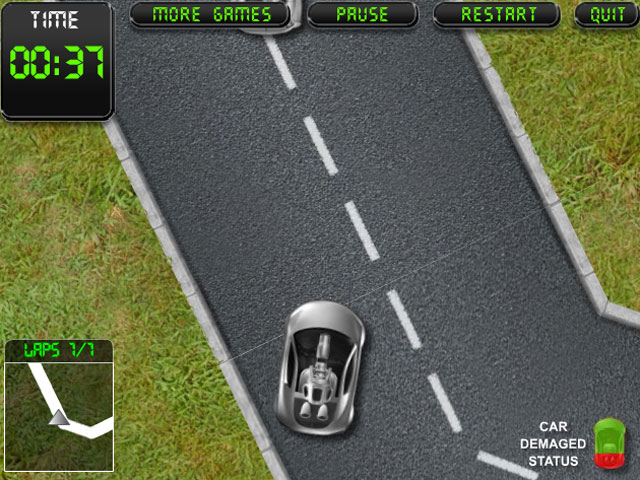640x480 pixels.
Task: Click the car damage status icon
Action: click(608, 443)
